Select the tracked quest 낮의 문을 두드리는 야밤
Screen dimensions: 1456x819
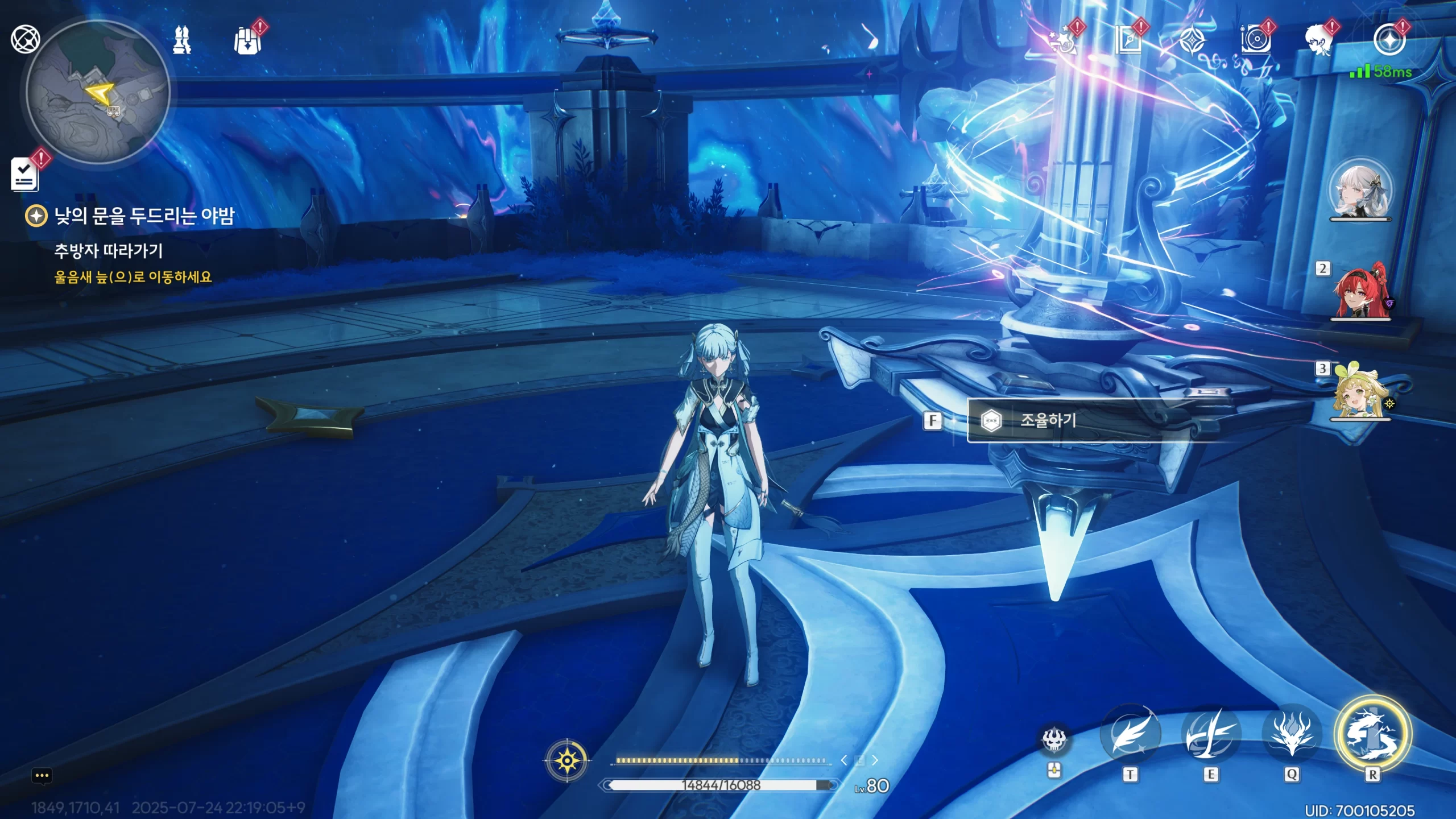click(x=143, y=216)
